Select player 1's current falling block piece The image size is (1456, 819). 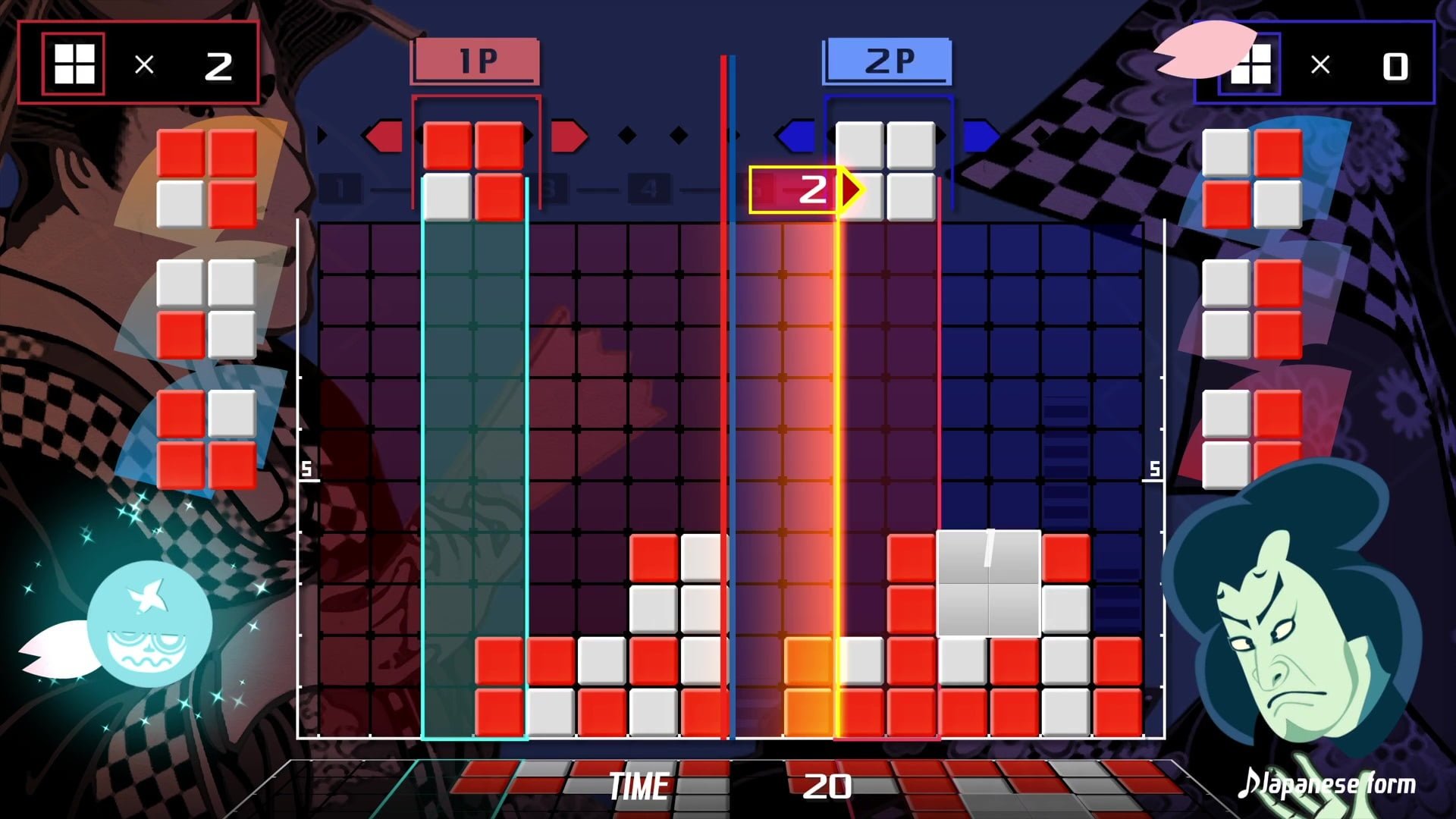(x=474, y=167)
